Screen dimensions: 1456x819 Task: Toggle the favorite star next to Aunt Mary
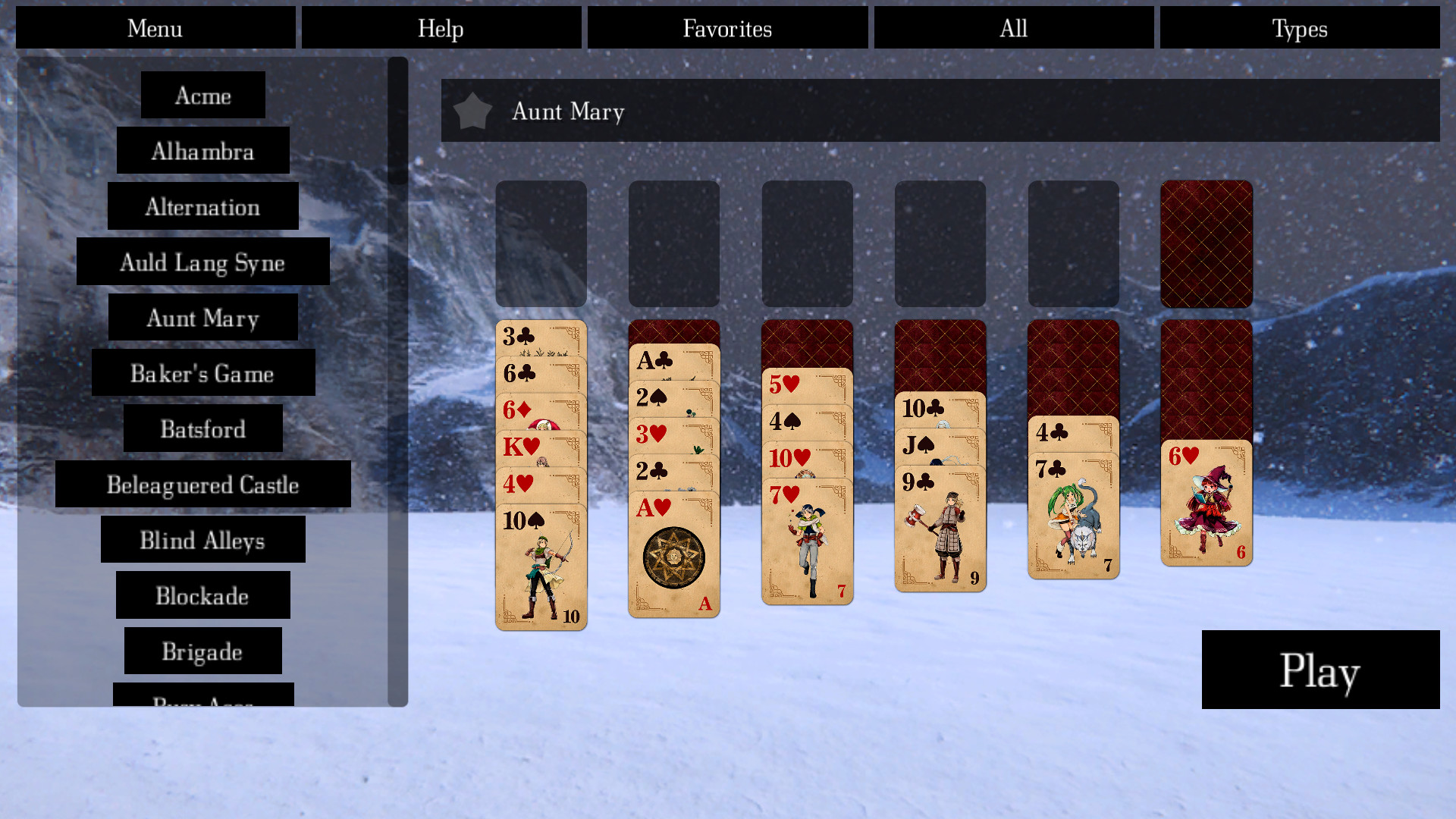(472, 111)
